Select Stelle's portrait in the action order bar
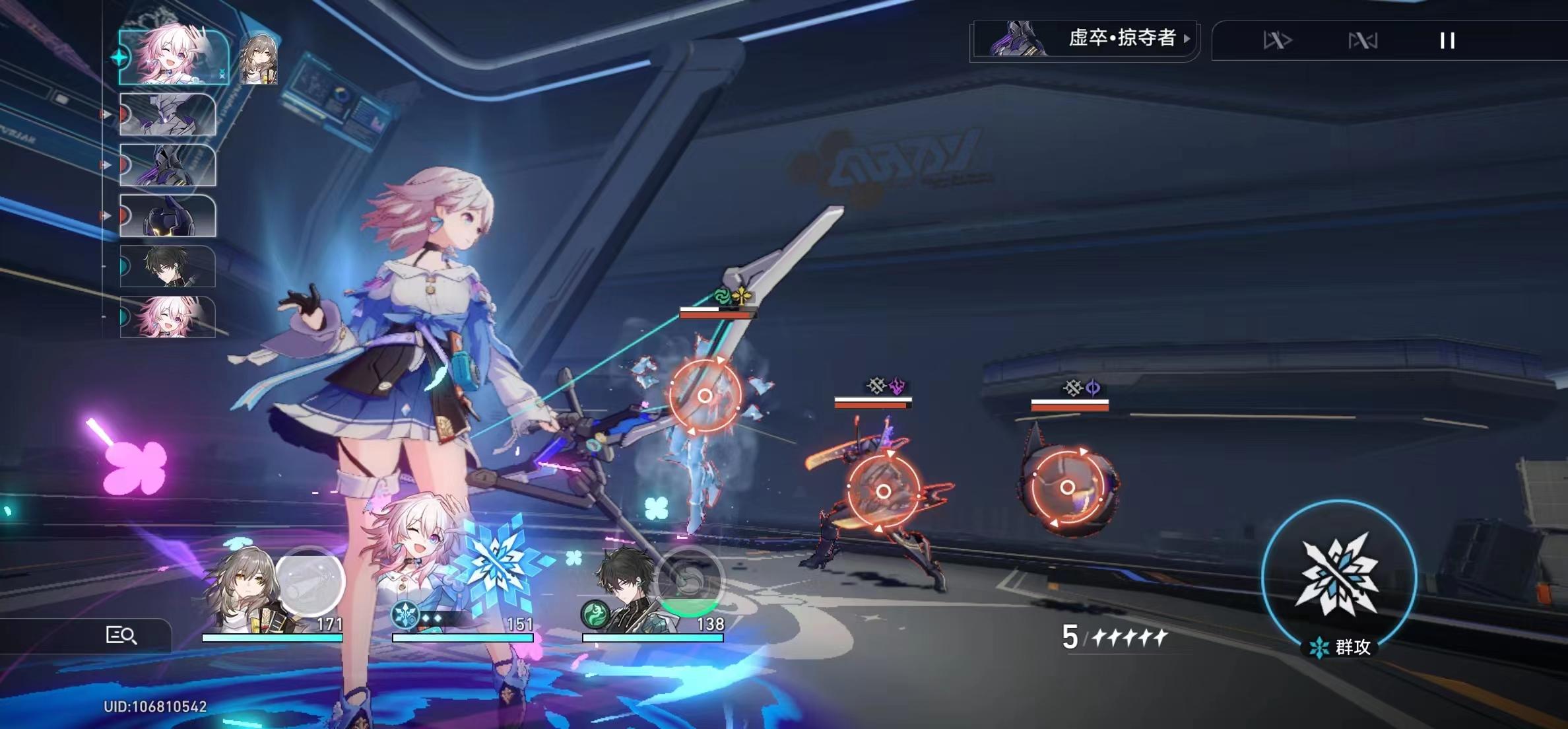The width and height of the screenshot is (1568, 729). coord(257,59)
